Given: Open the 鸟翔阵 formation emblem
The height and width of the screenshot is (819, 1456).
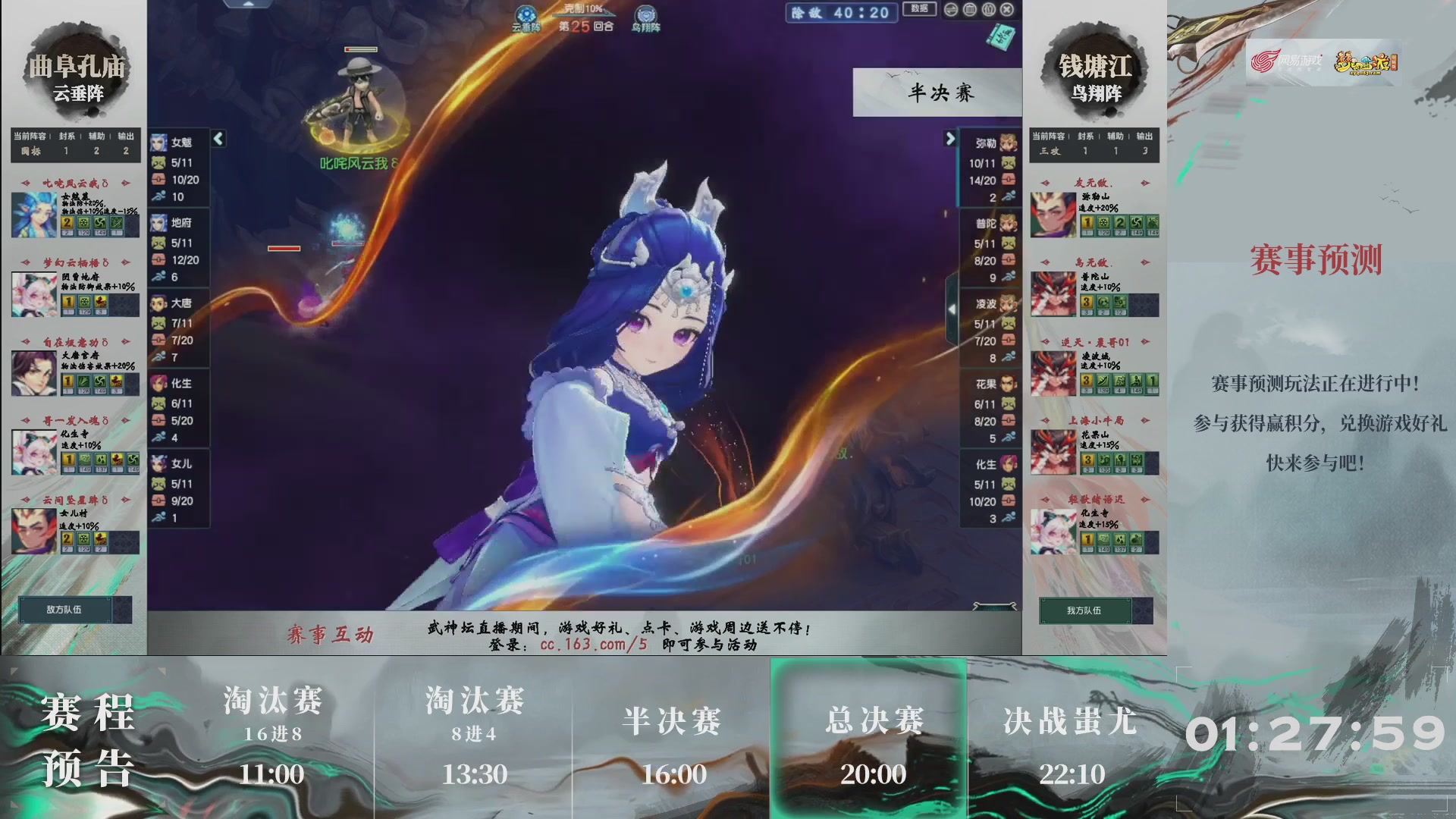Looking at the screenshot, I should [643, 13].
